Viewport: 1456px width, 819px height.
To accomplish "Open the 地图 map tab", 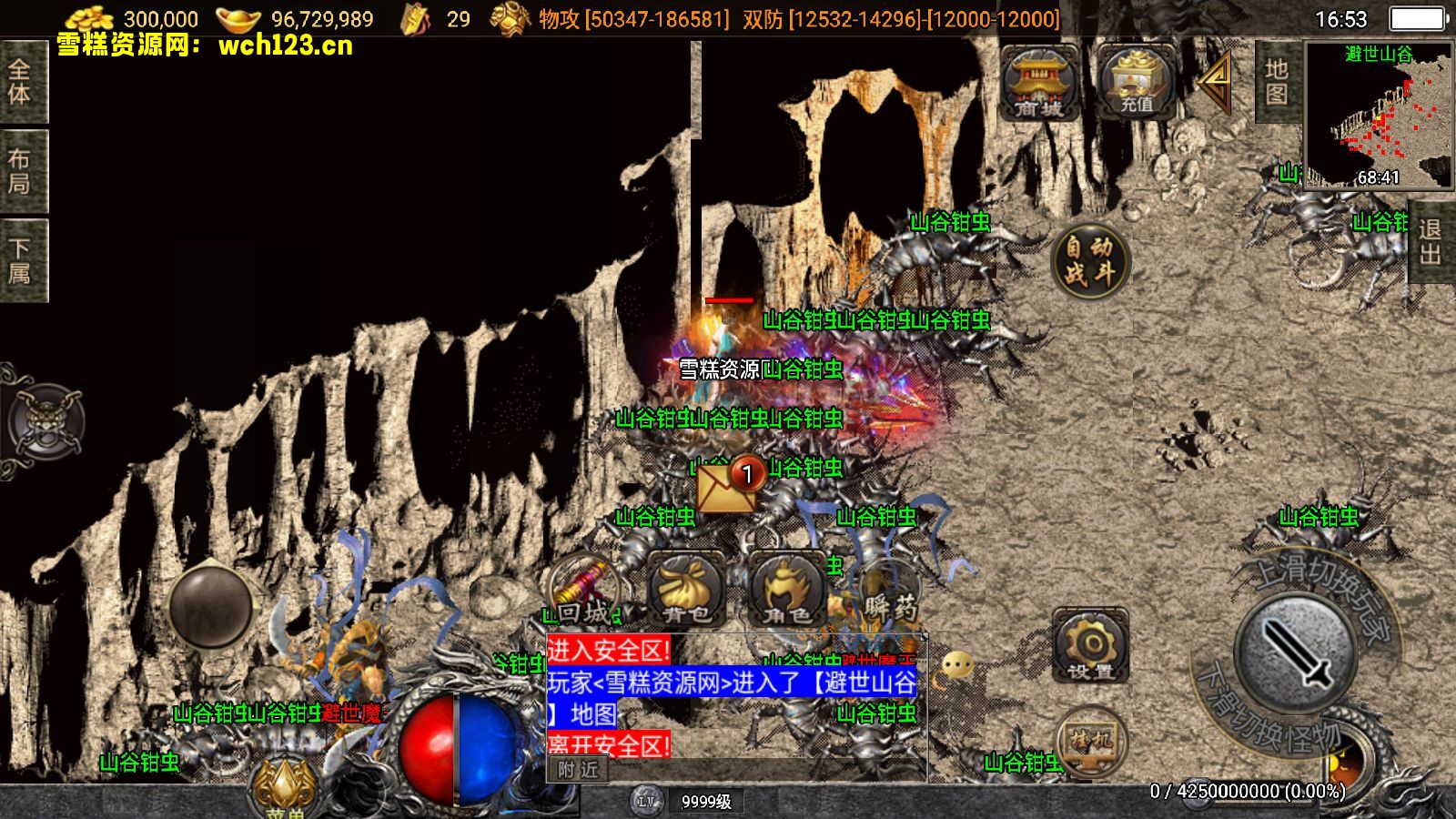I will click(1276, 82).
